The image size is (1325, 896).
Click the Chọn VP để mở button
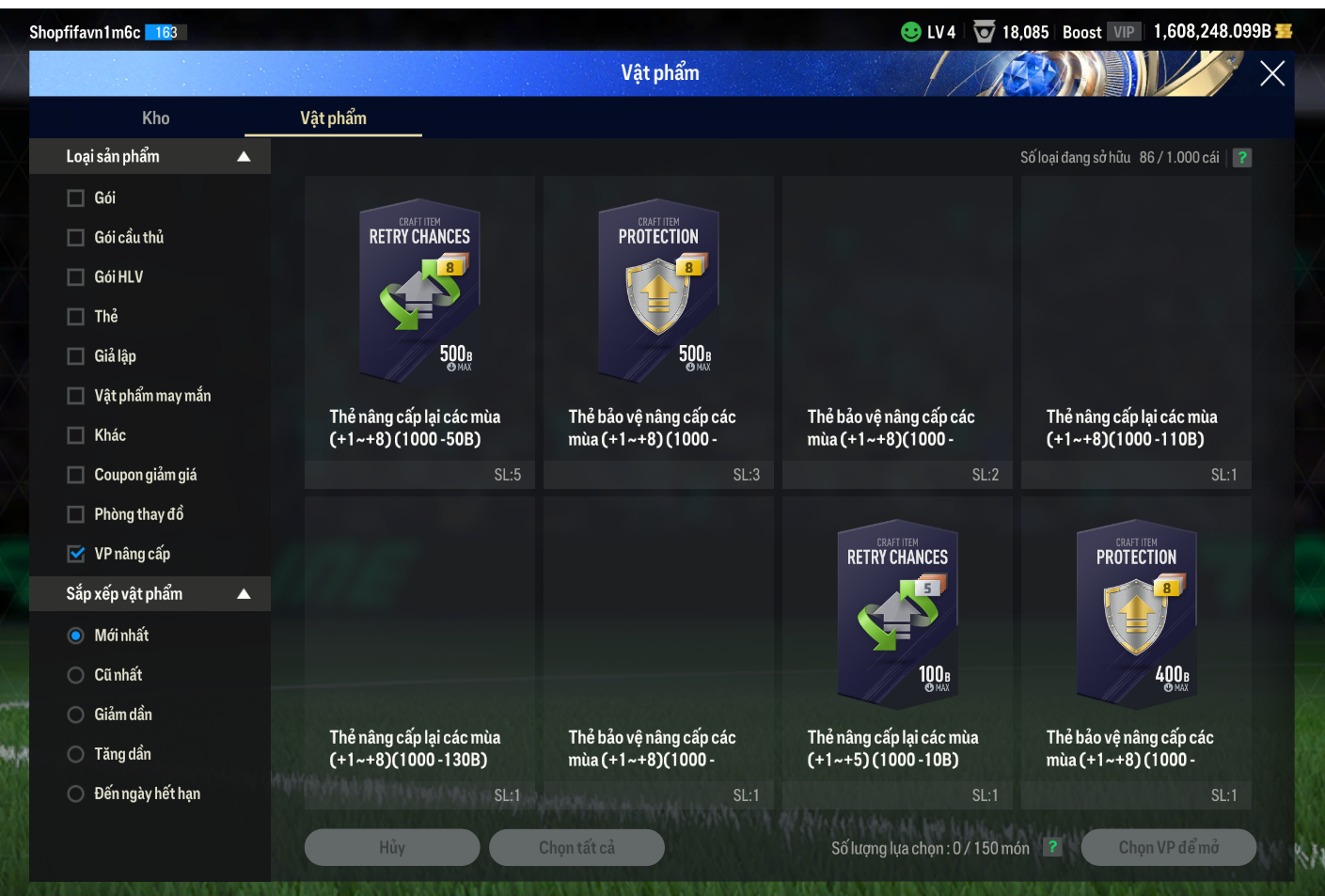pos(1168,847)
